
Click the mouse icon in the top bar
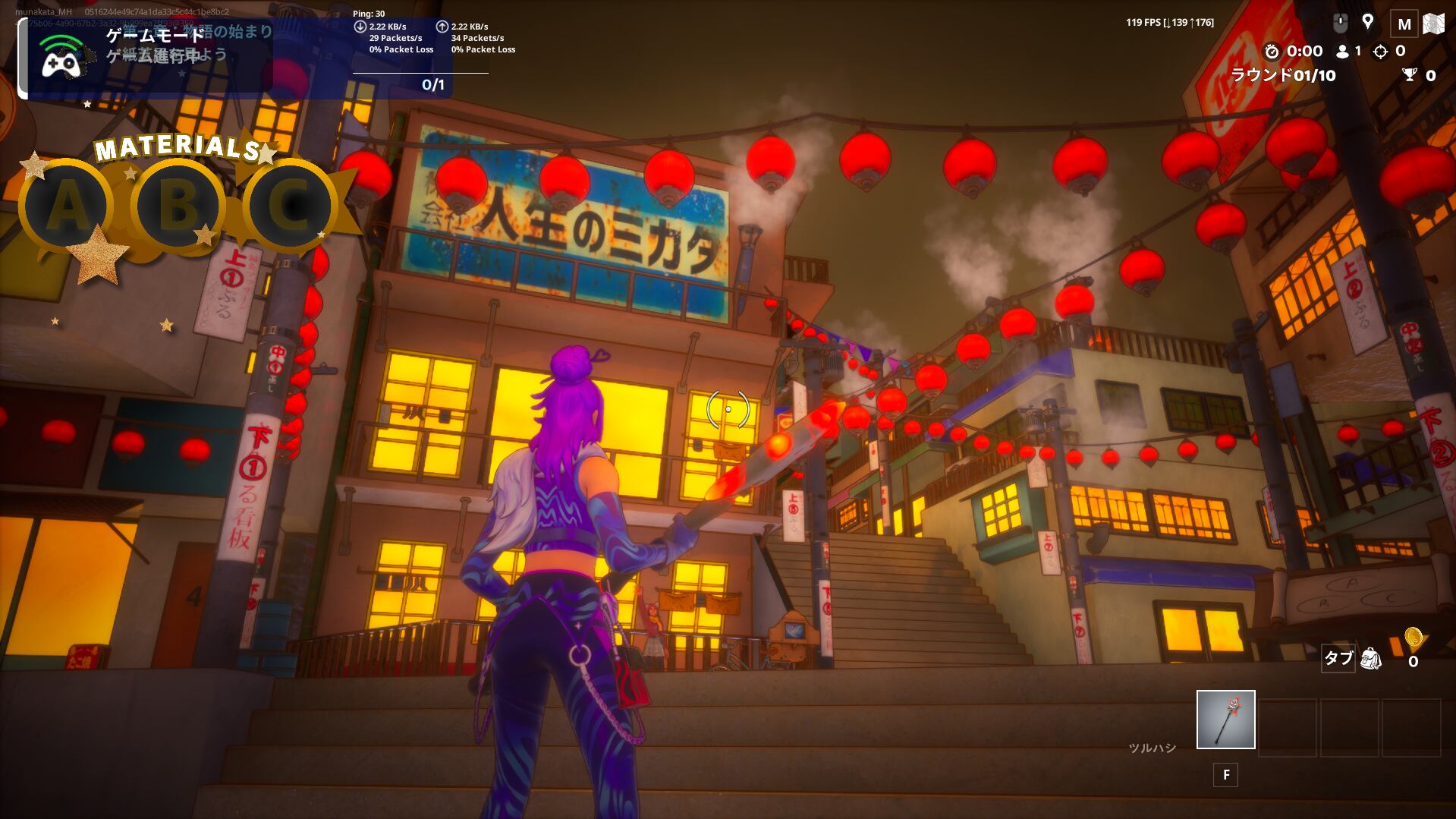pos(1341,24)
